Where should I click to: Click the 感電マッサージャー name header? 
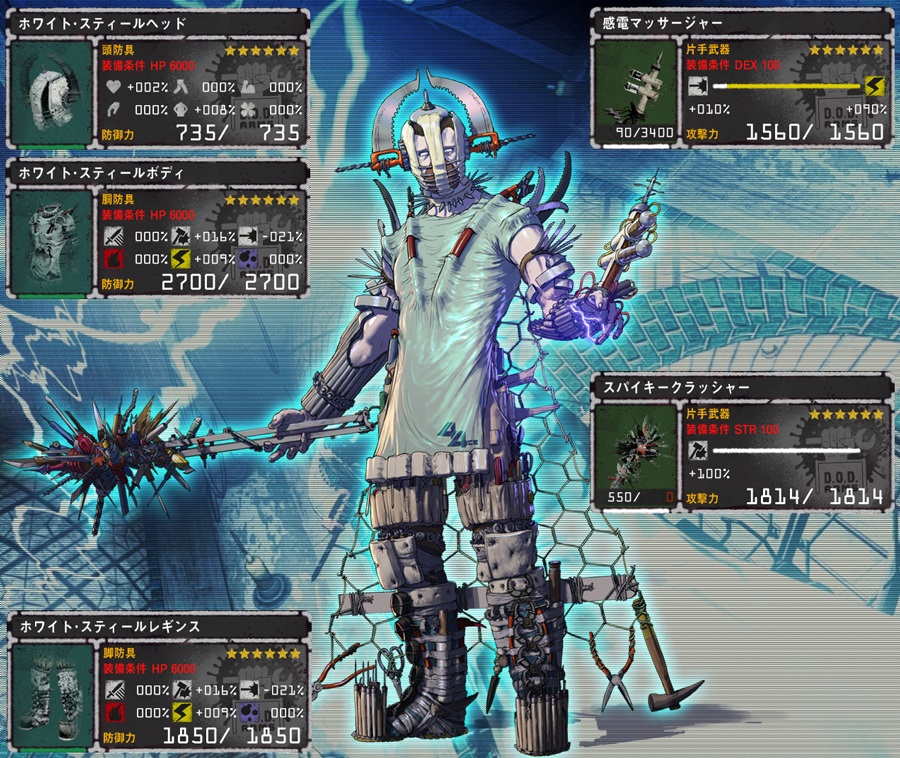(740, 21)
